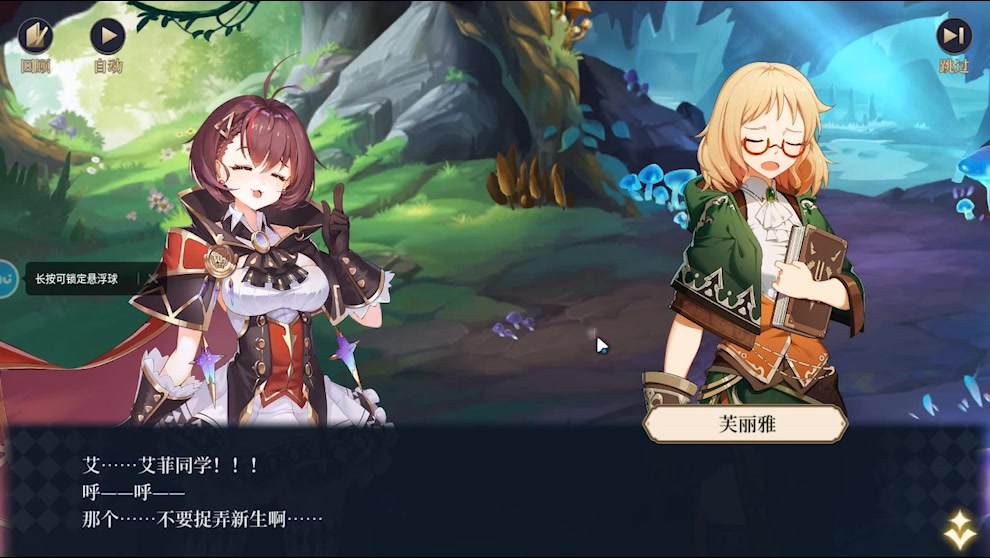
Task: Close the 长按可锁定悬浮球 tooltip
Action: click(153, 279)
